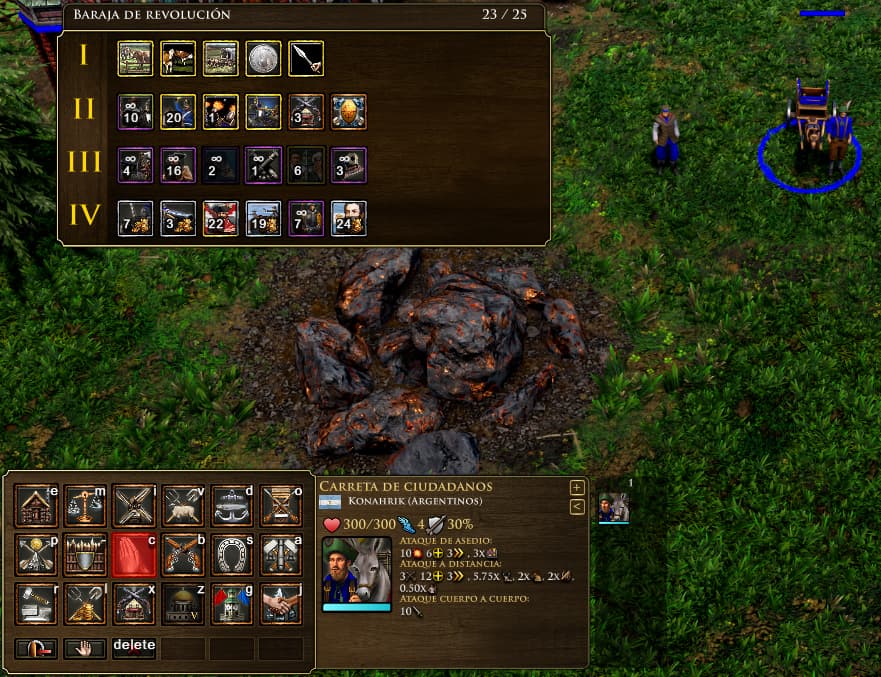881x677 pixels.
Task: Click the red praying hands church button
Action: (x=134, y=554)
